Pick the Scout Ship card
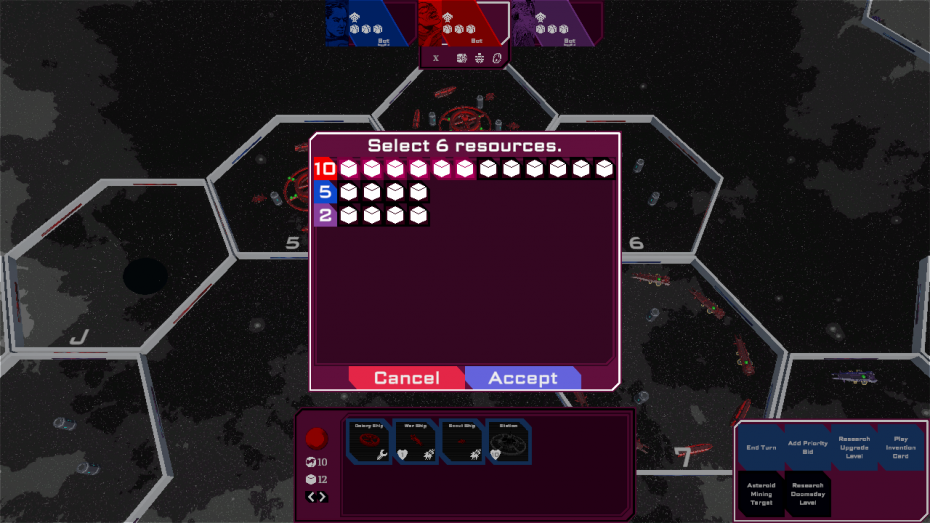Screen dimensions: 930x523 pyautogui.click(x=463, y=442)
